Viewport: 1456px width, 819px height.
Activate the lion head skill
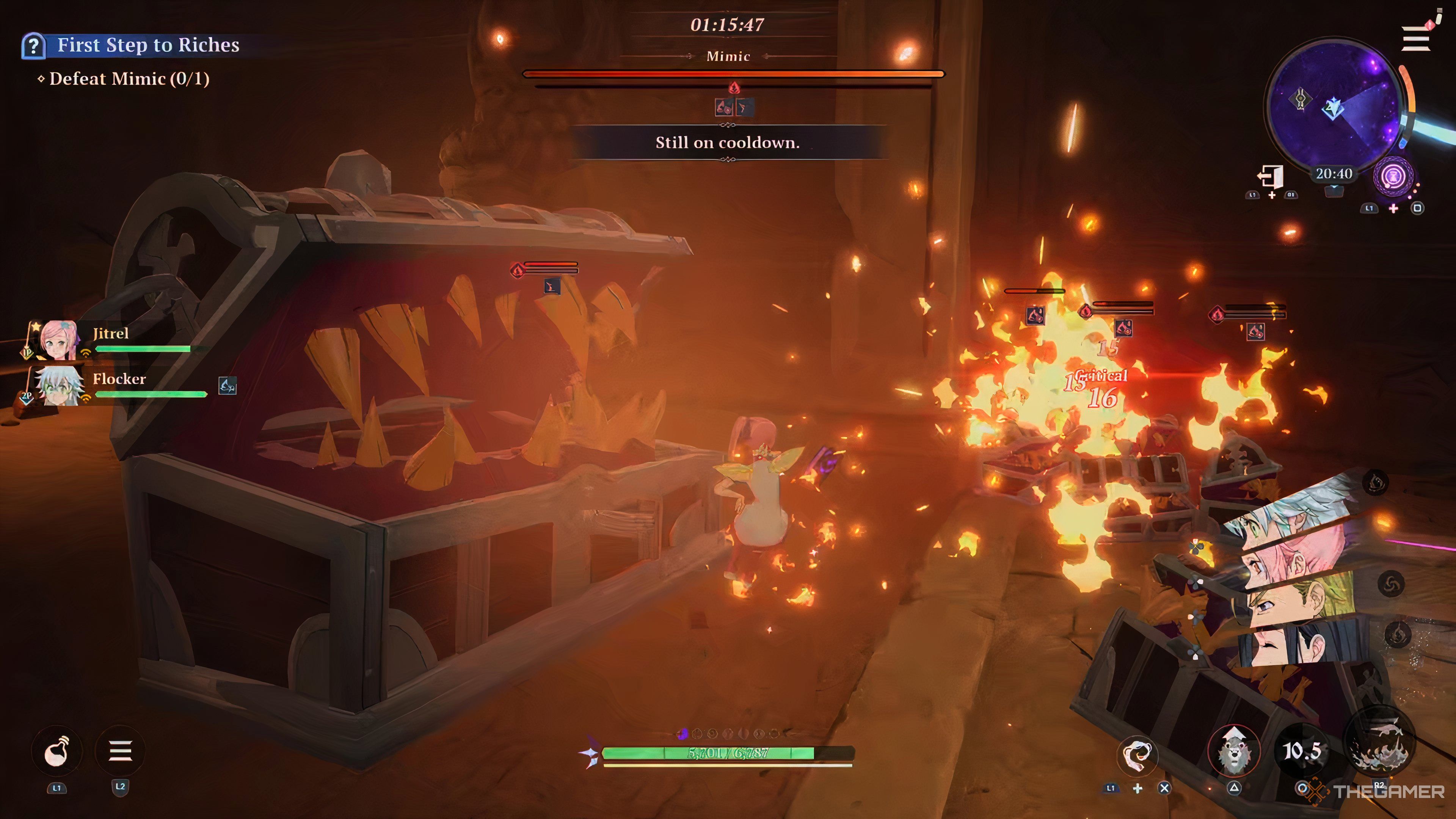[x=1234, y=752]
